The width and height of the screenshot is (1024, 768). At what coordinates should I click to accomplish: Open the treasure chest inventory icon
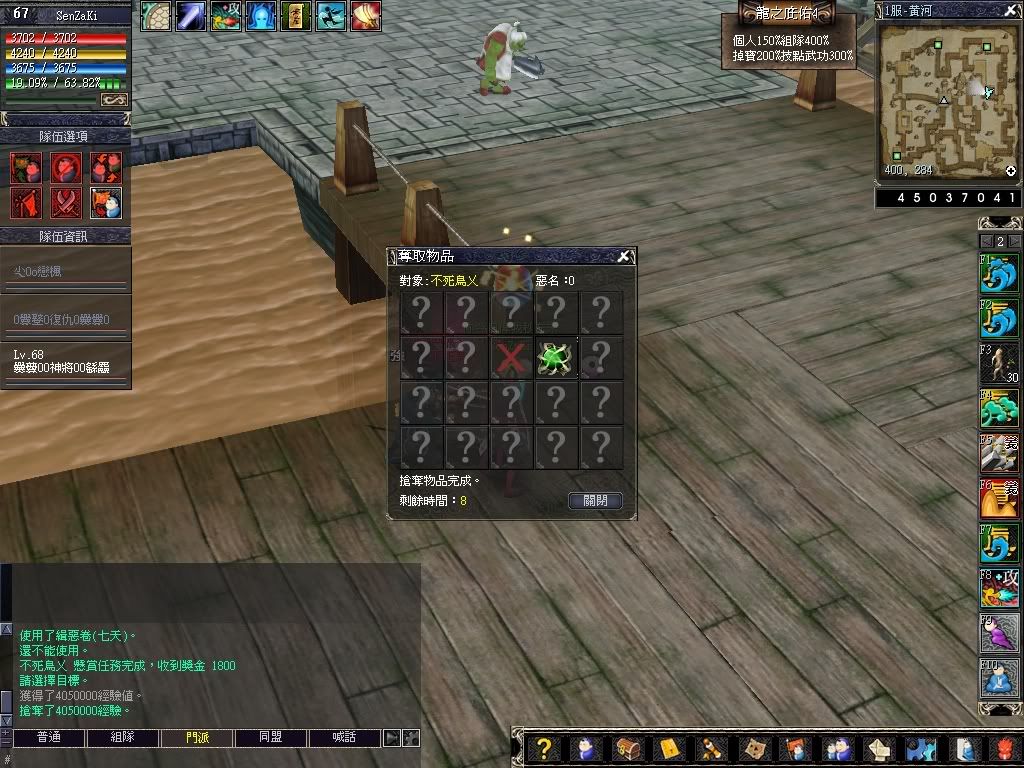627,749
